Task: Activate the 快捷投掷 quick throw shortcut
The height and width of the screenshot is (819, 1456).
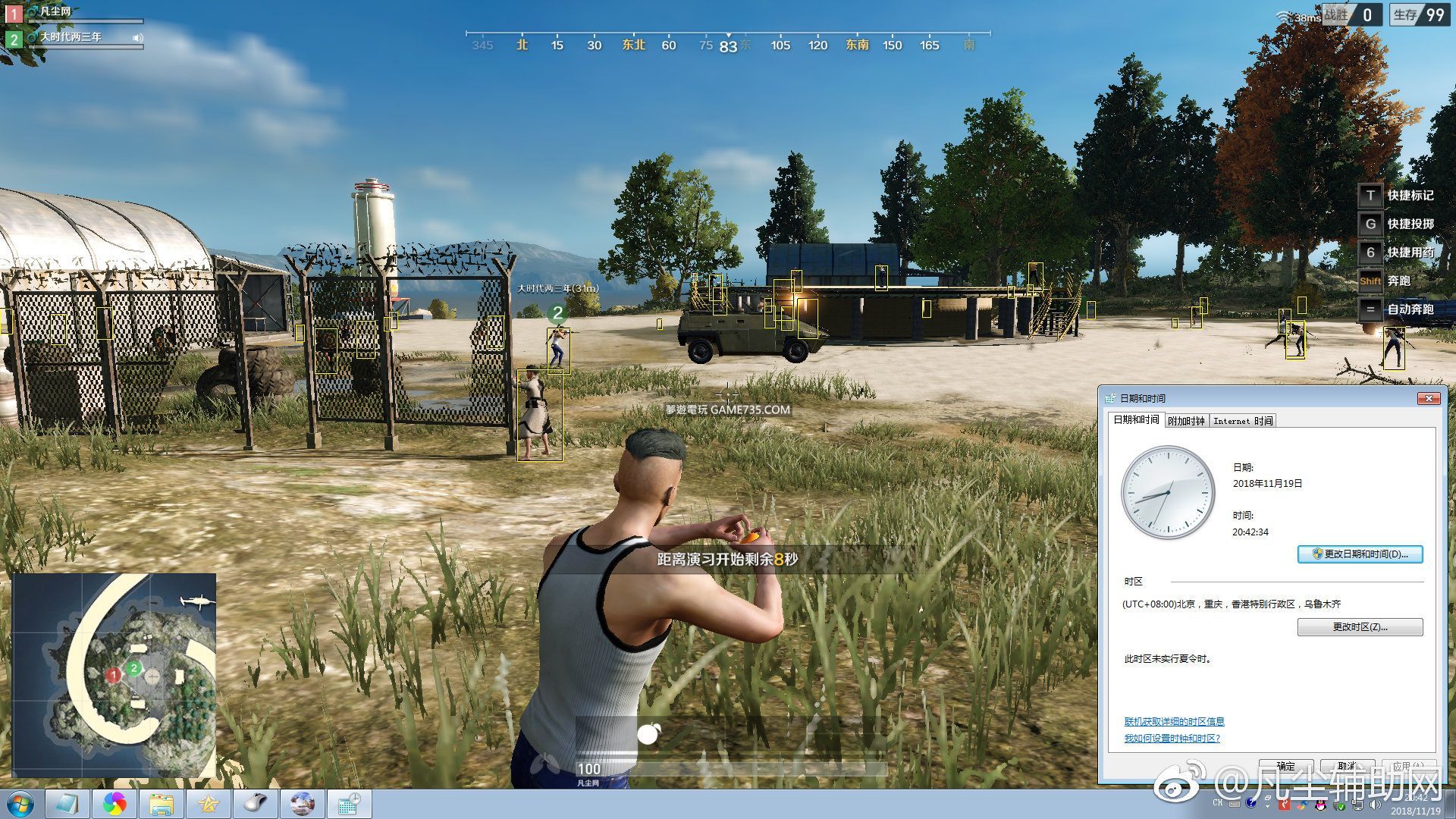Action: click(x=1396, y=224)
